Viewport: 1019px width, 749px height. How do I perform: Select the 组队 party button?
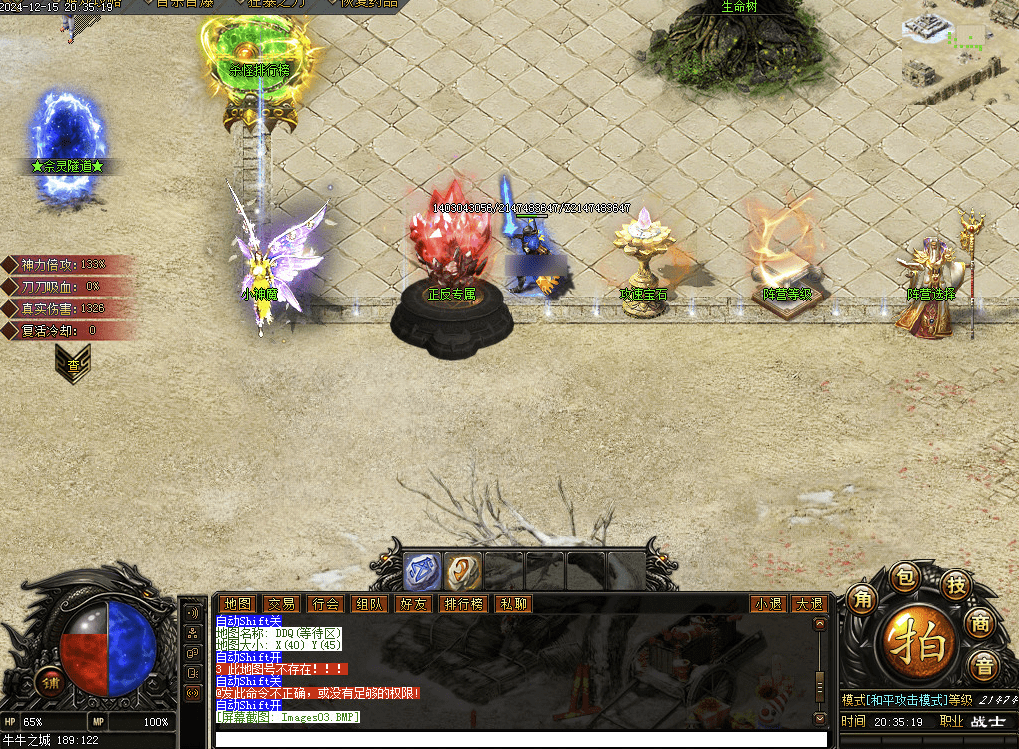369,604
